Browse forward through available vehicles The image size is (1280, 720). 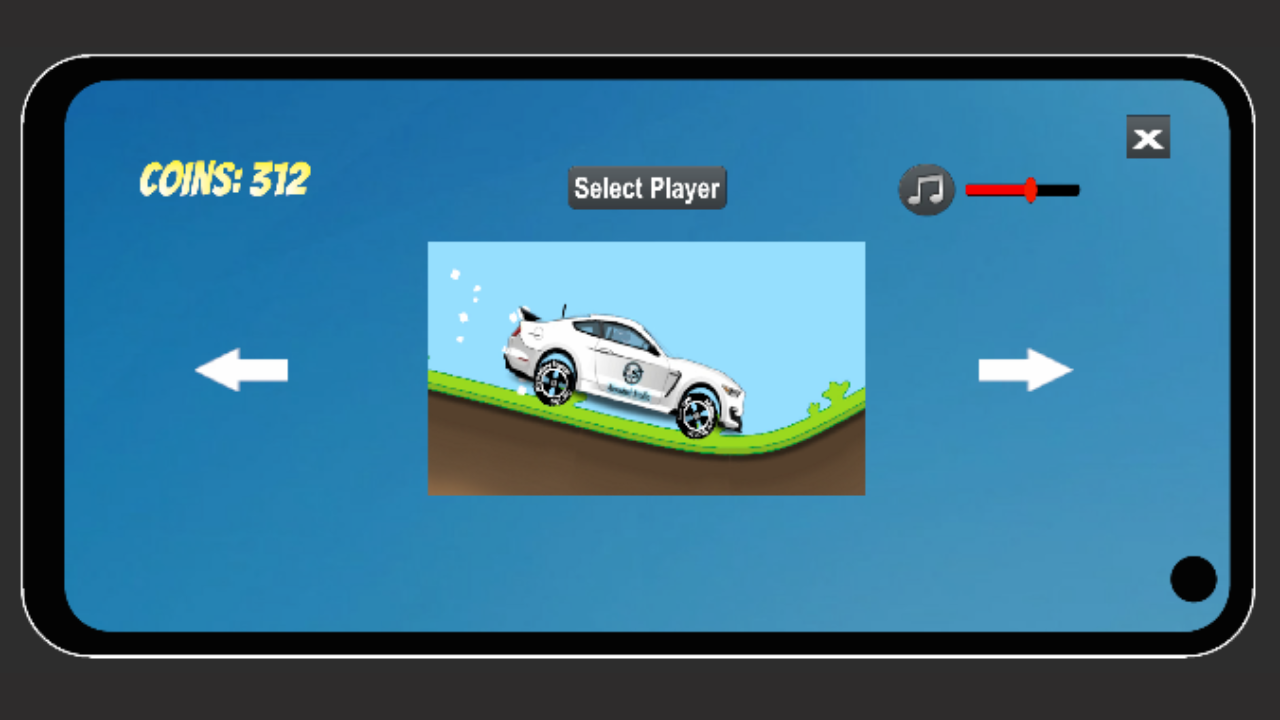pos(1025,370)
